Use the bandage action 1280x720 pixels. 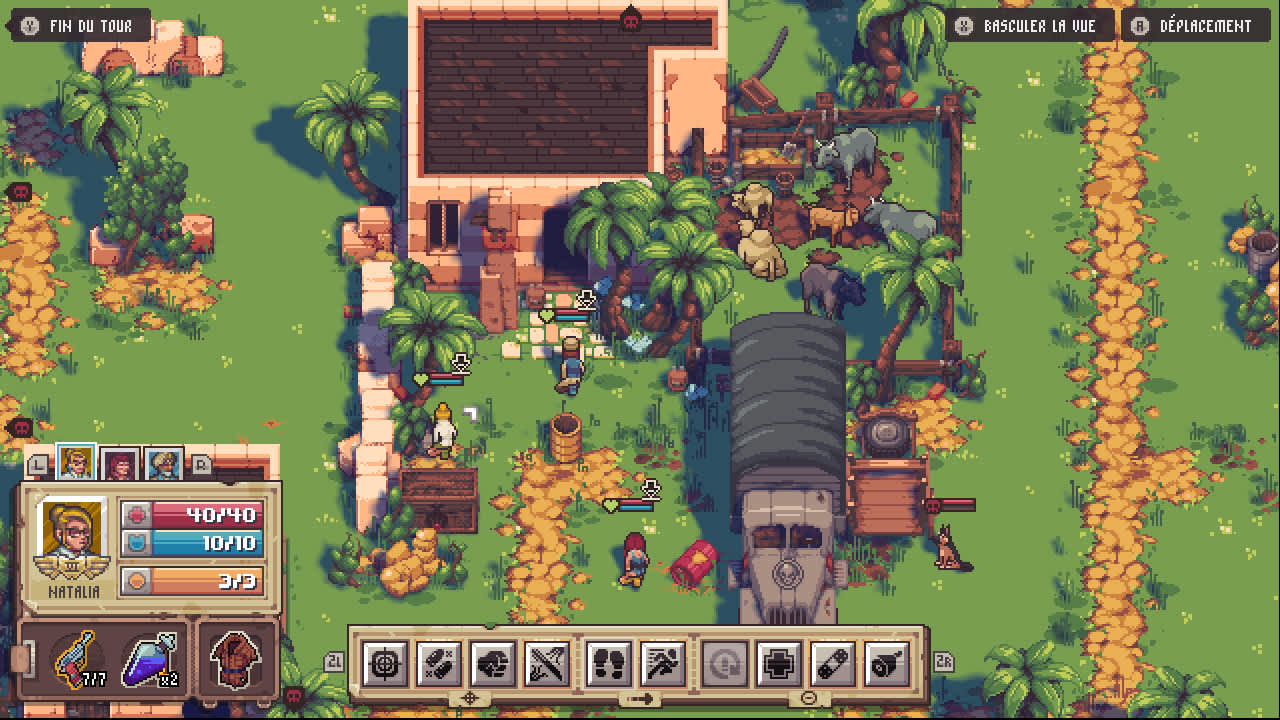point(833,663)
